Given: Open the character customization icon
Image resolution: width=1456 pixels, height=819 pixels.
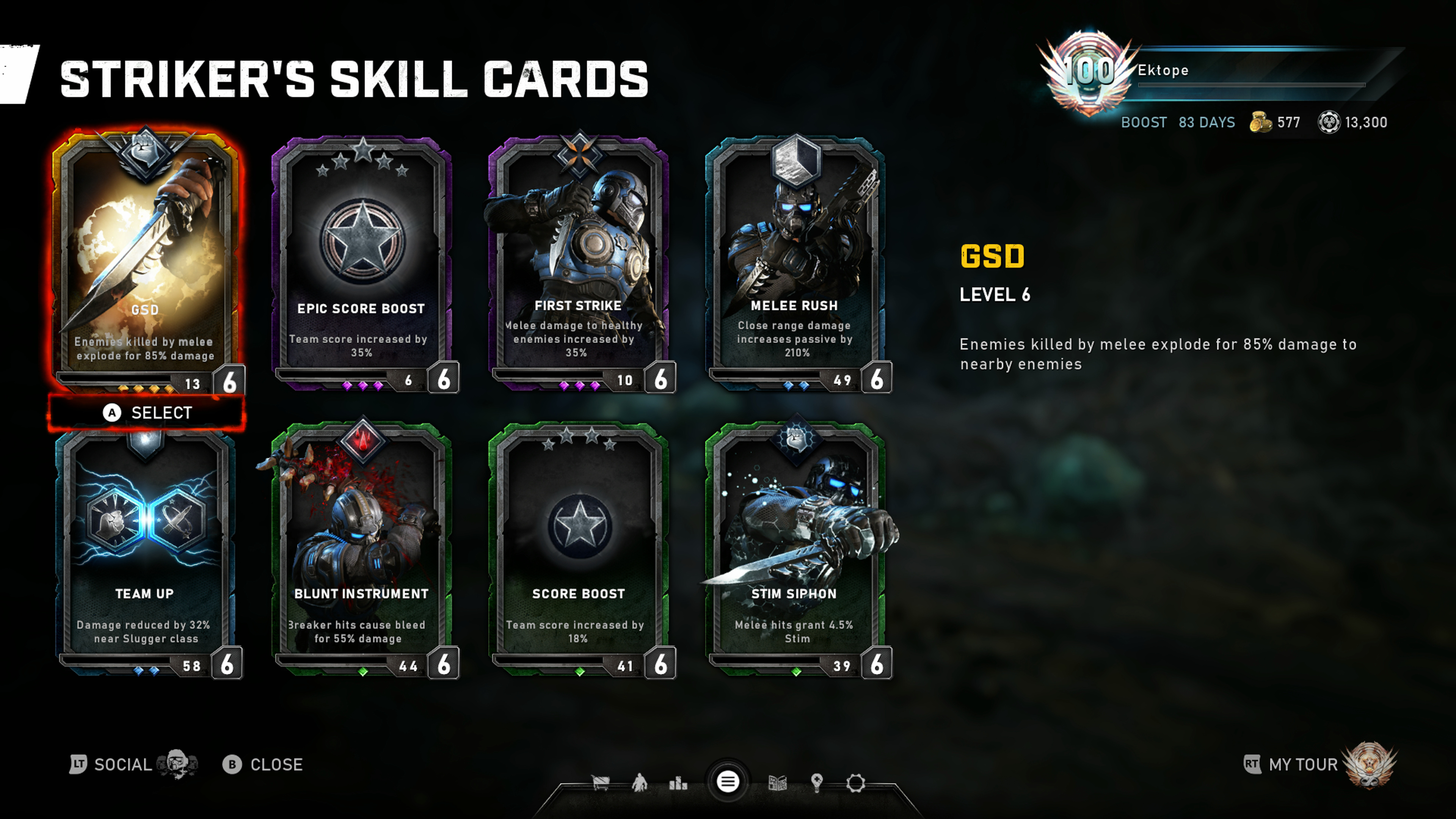Looking at the screenshot, I should (x=639, y=783).
